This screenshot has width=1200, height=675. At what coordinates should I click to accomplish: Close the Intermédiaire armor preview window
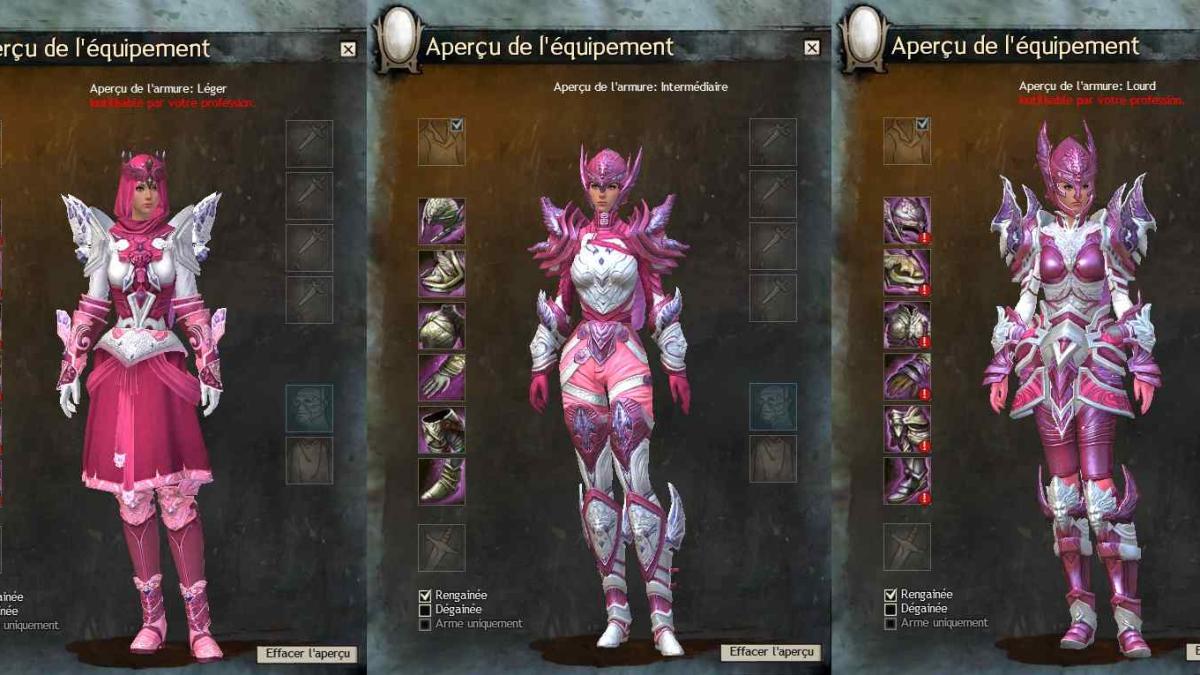[812, 48]
